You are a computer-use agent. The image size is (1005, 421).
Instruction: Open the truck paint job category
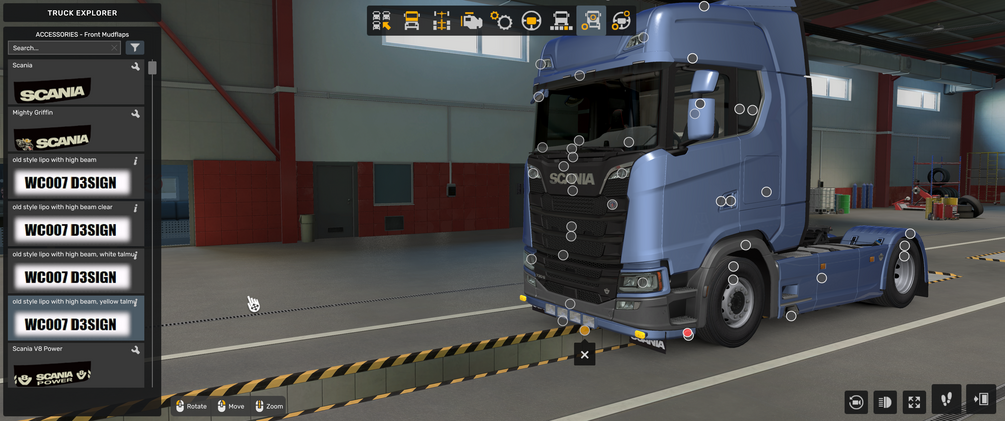[561, 21]
